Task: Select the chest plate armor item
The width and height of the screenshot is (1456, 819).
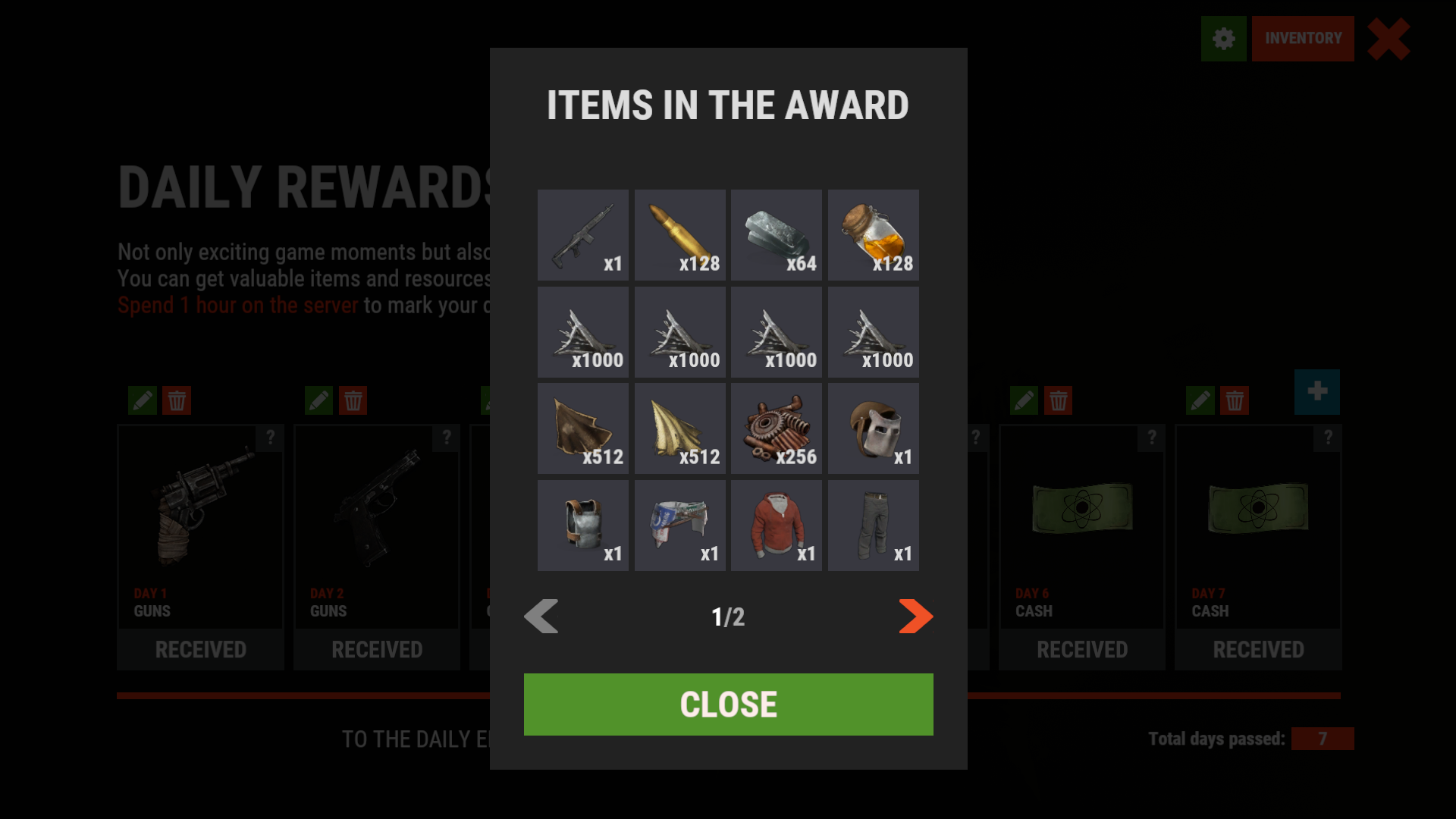Action: click(x=583, y=525)
